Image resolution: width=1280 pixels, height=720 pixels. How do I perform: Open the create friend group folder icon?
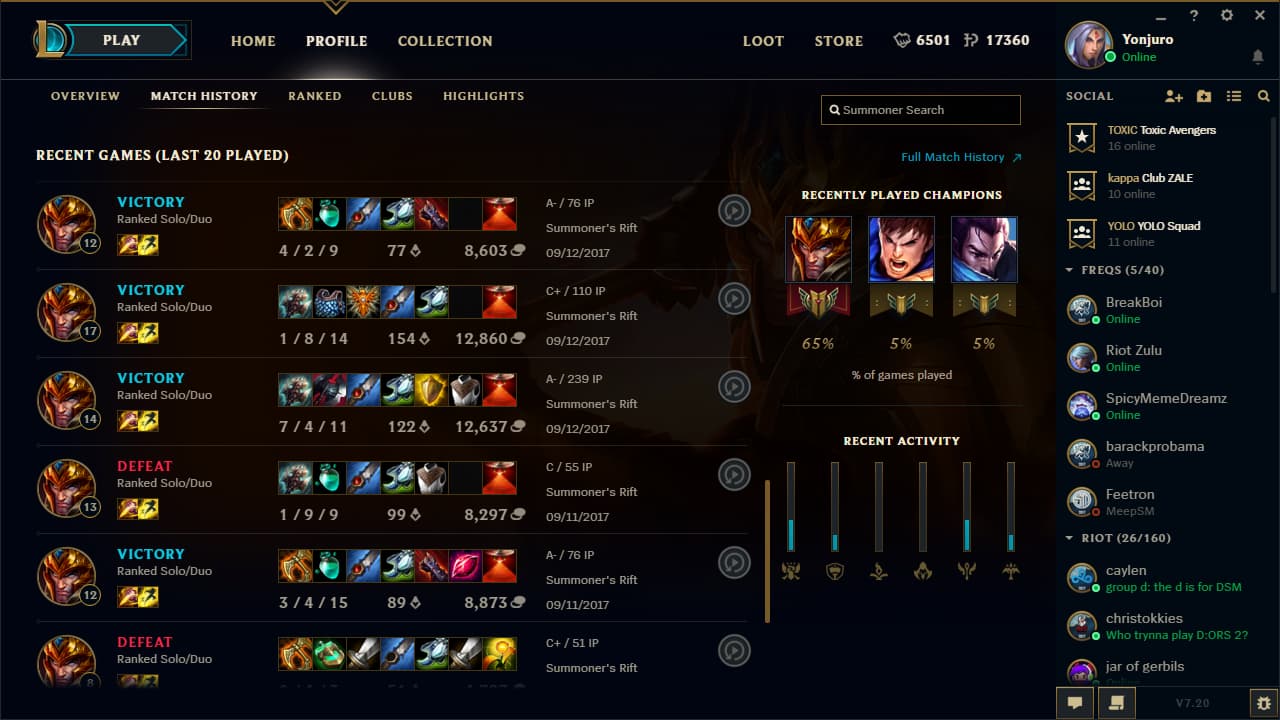1203,96
